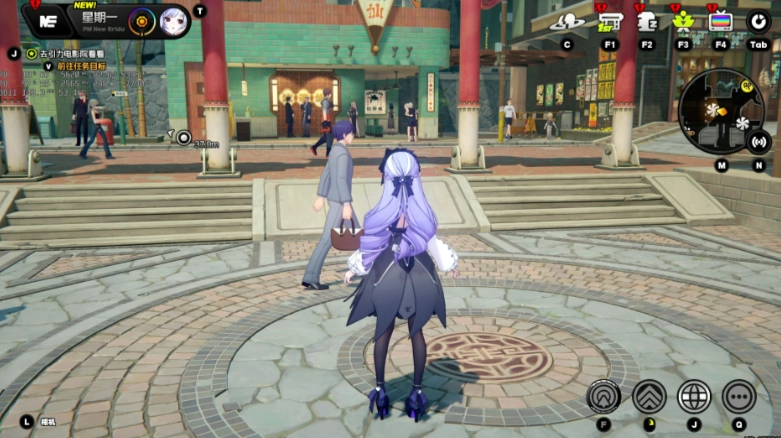This screenshot has width=781, height=438.
Task: Open the 1st ranking banner icon
Action: [610, 21]
